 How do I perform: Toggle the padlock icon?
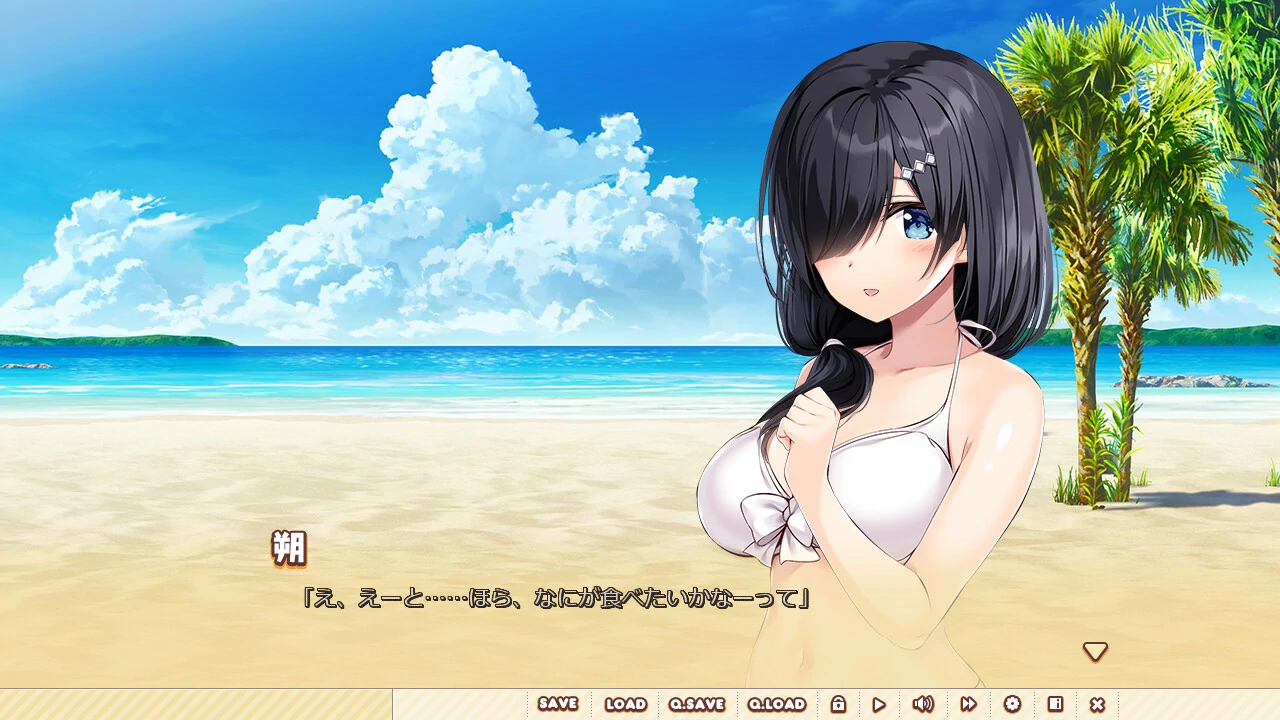(x=838, y=704)
